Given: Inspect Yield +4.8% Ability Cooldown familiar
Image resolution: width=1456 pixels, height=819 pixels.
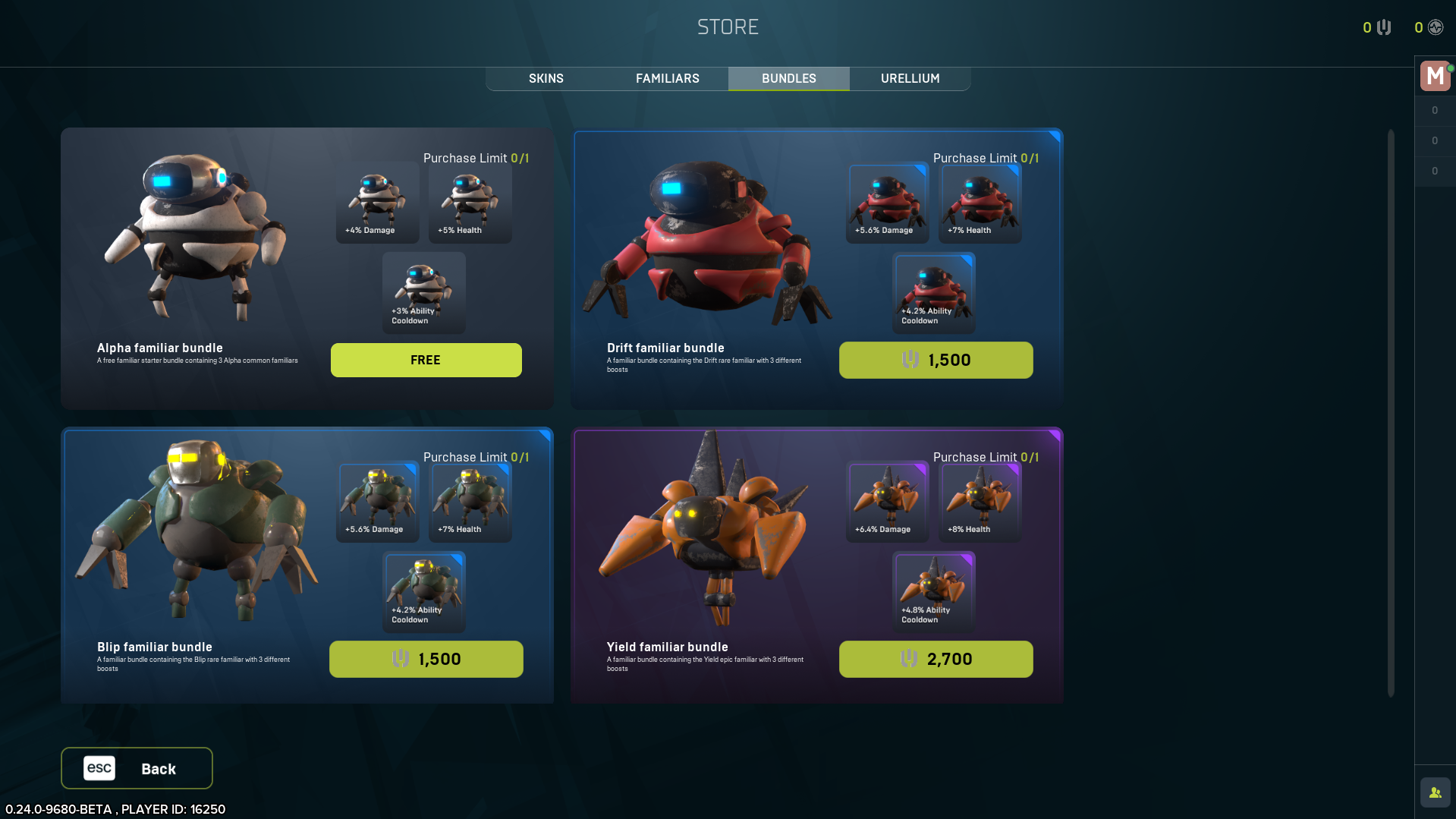Looking at the screenshot, I should pos(933,592).
